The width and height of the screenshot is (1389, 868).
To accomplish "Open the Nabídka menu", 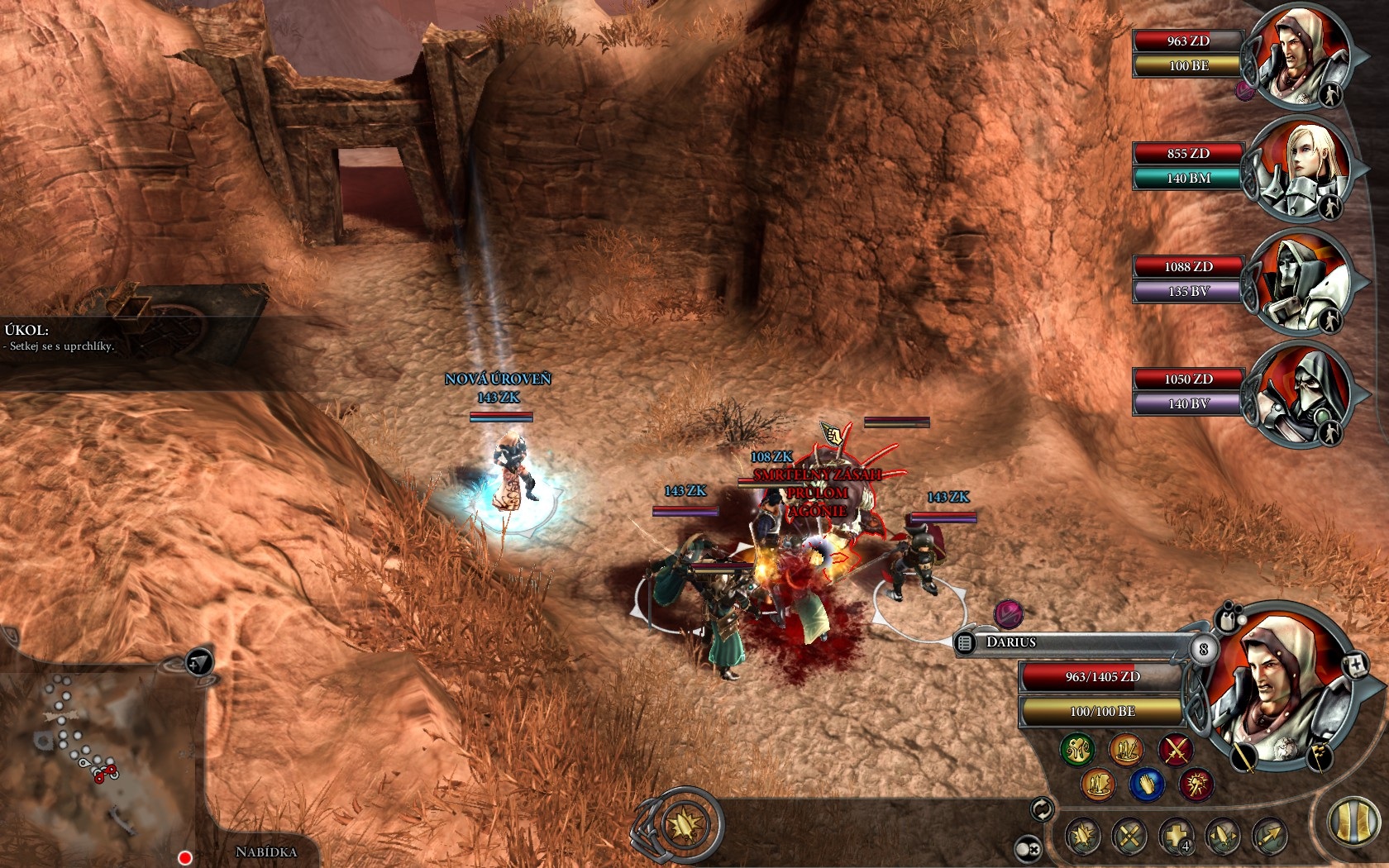I will (265, 851).
